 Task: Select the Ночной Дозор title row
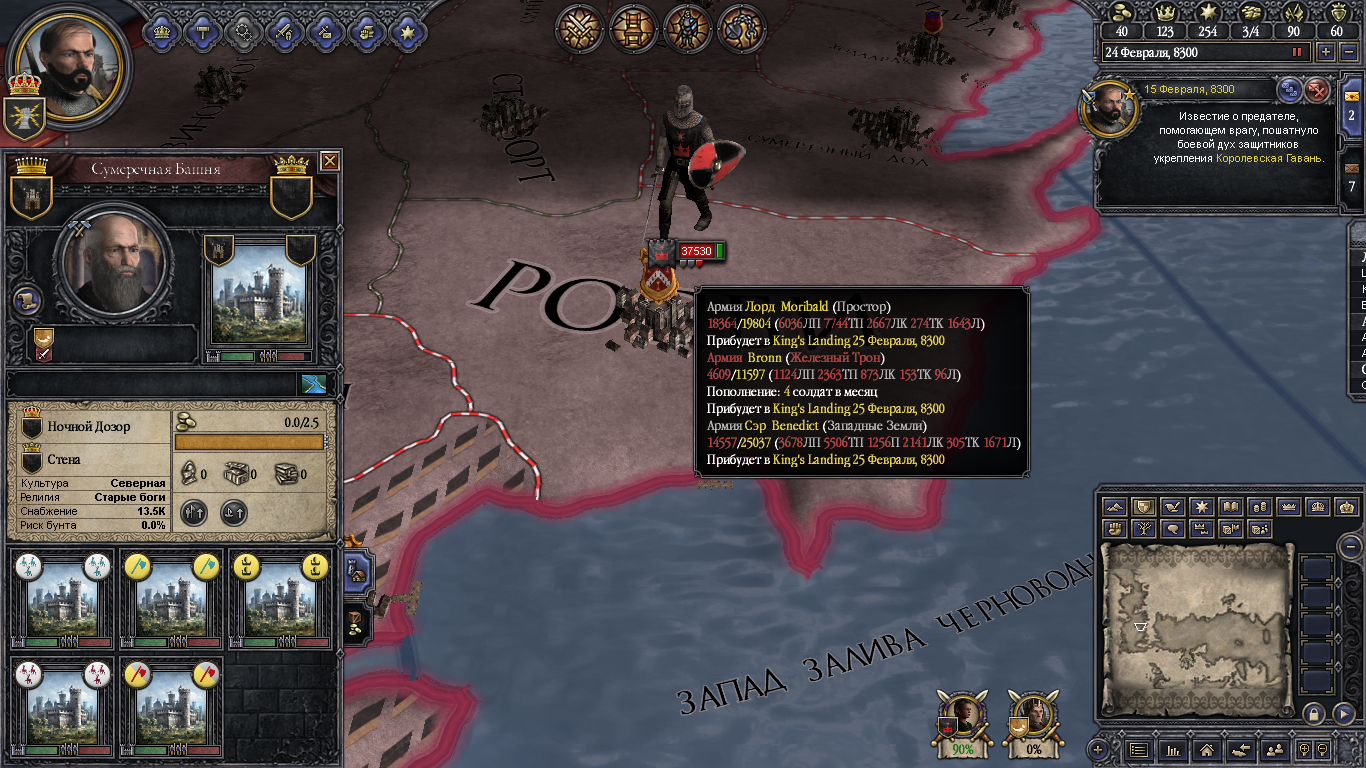(92, 427)
